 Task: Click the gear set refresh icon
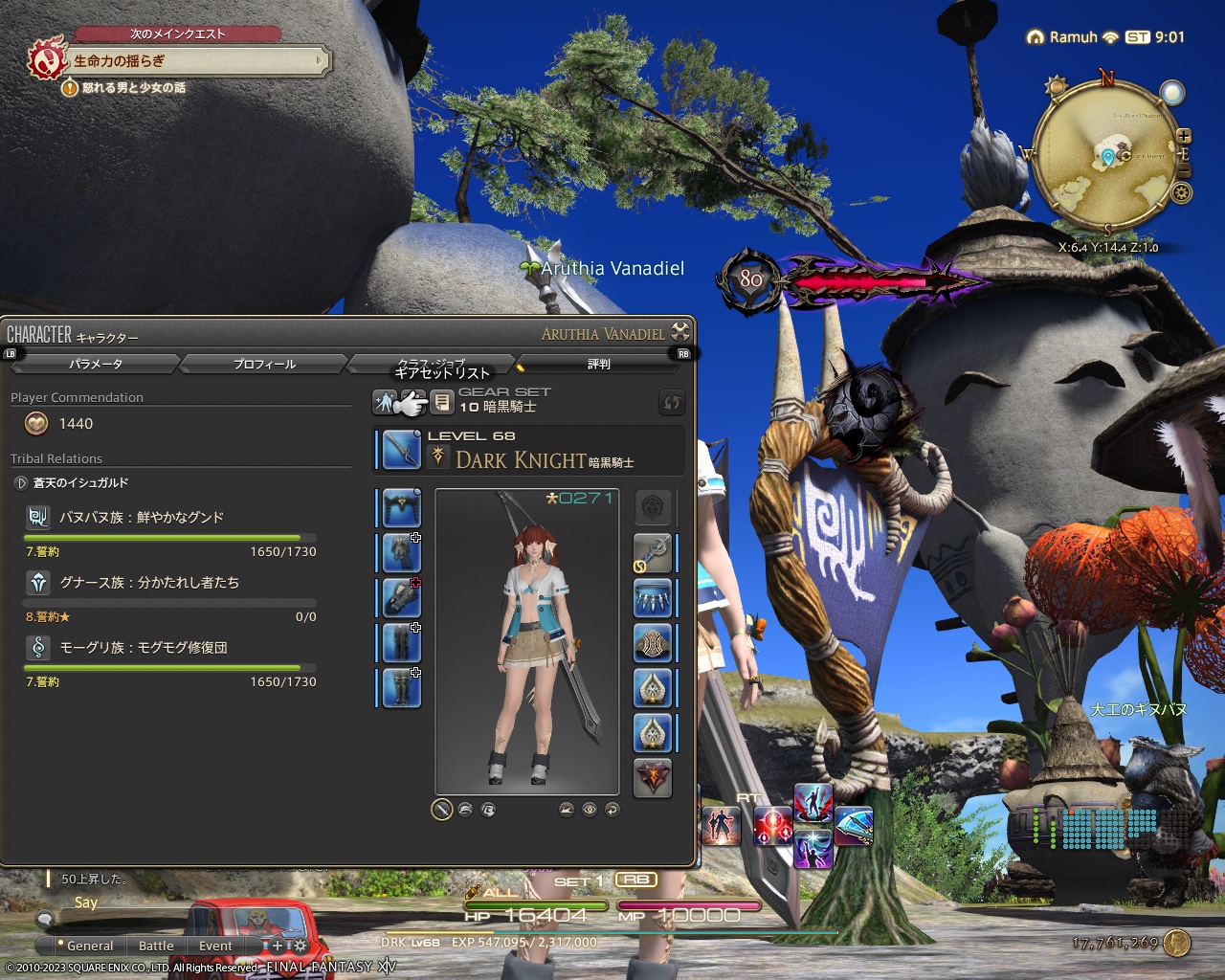click(x=671, y=402)
